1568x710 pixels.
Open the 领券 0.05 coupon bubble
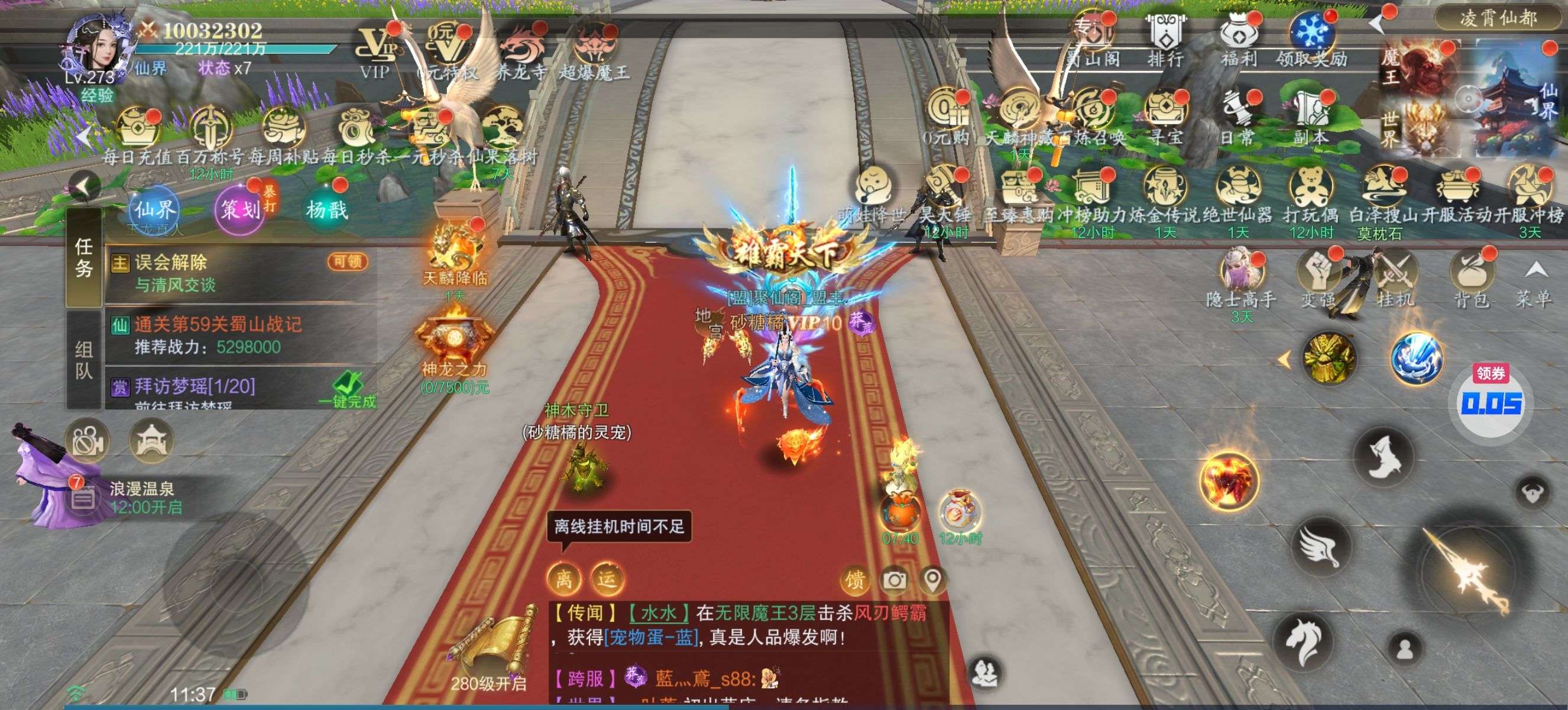pos(1491,402)
